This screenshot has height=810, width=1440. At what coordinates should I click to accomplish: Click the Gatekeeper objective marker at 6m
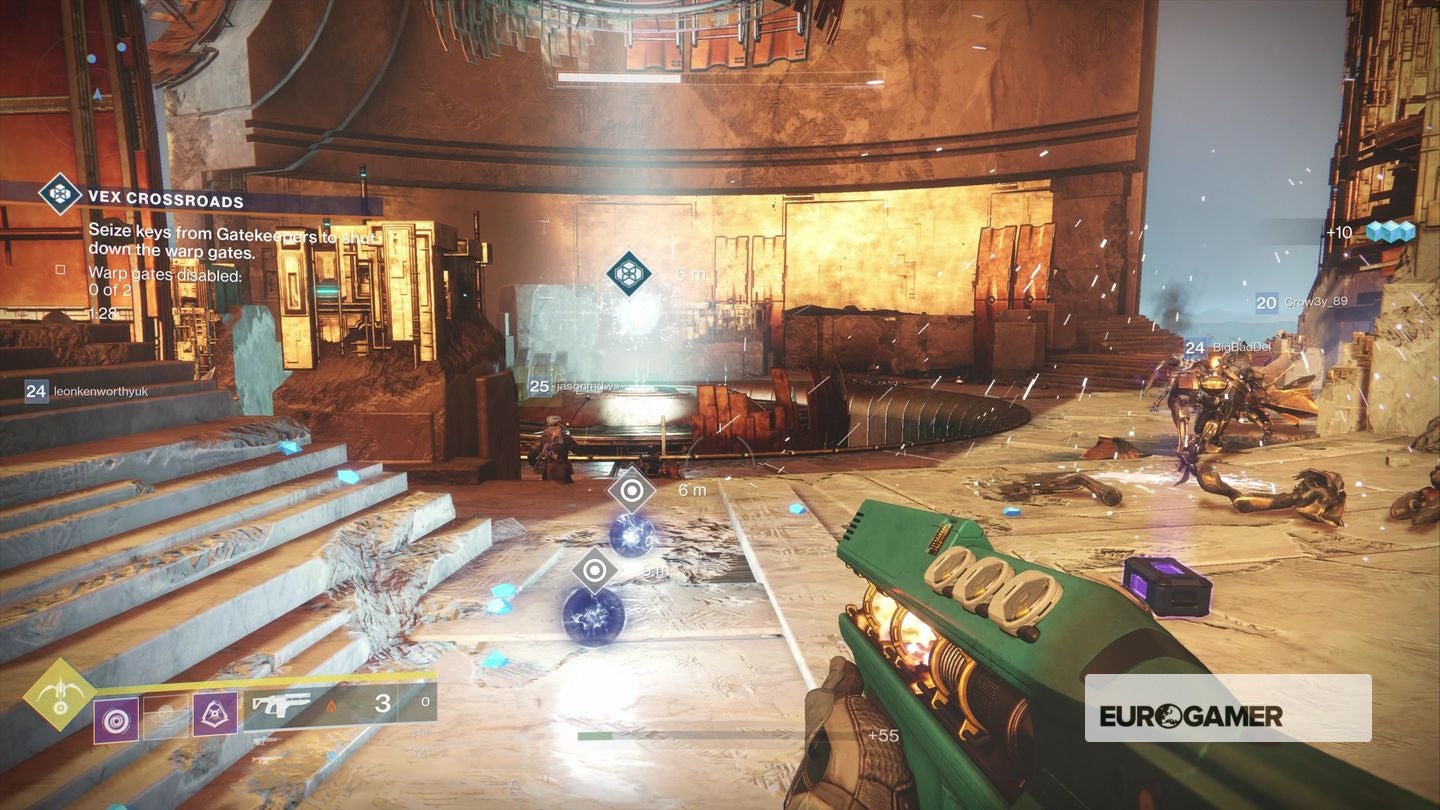click(x=632, y=270)
